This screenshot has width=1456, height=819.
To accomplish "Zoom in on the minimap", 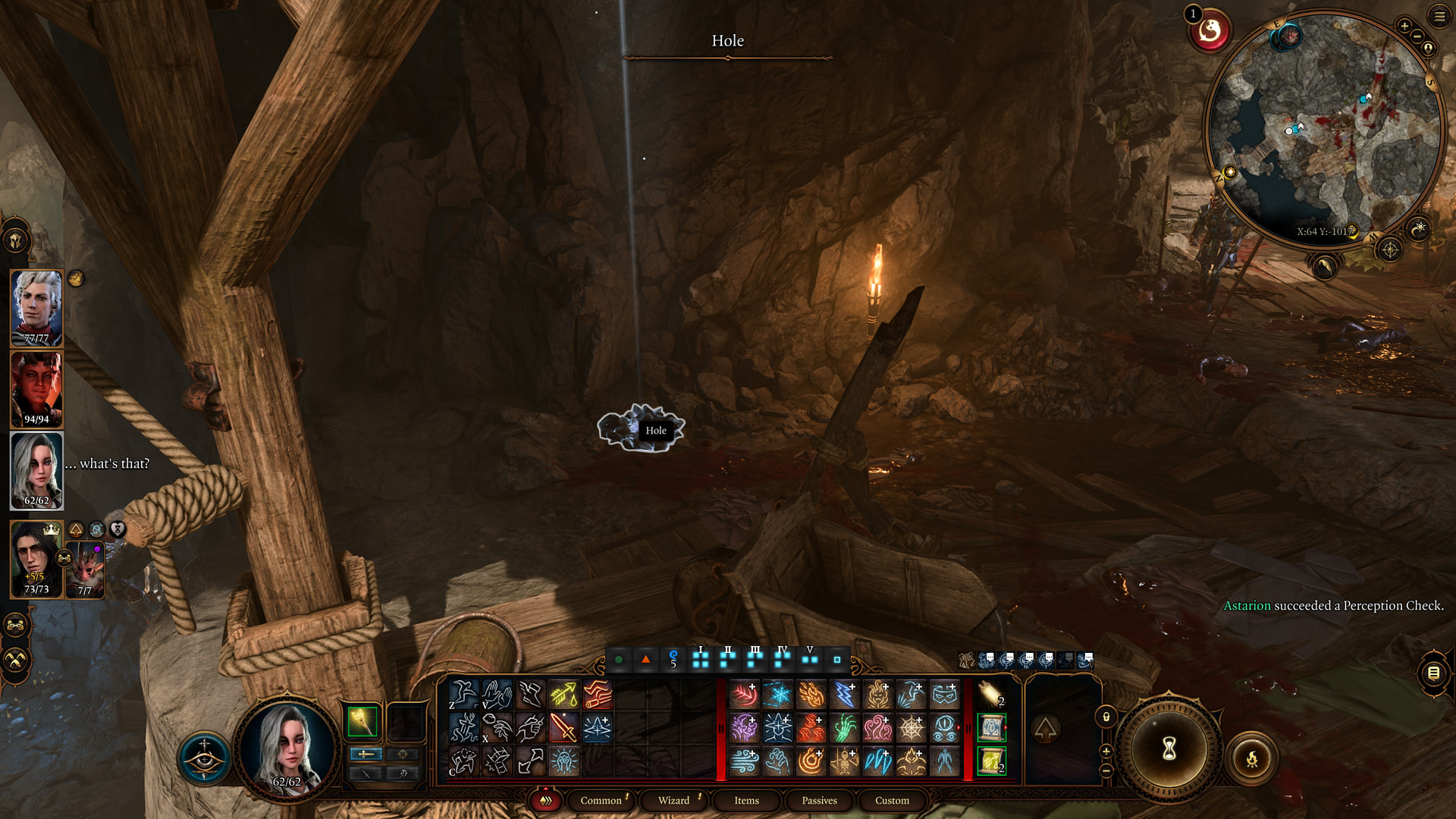I will tap(1404, 27).
